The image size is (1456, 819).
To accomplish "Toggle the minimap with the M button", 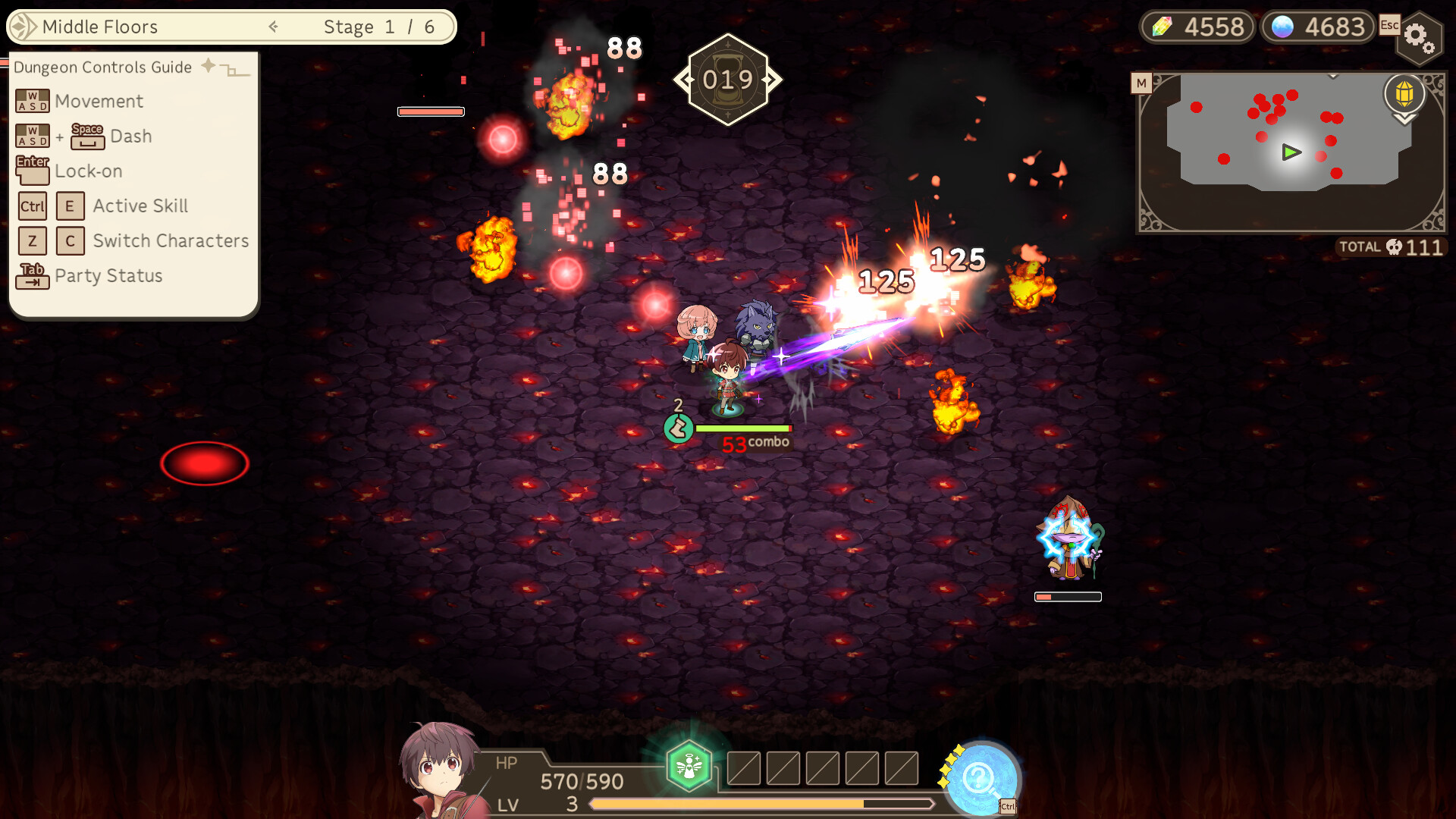I will tap(1142, 82).
